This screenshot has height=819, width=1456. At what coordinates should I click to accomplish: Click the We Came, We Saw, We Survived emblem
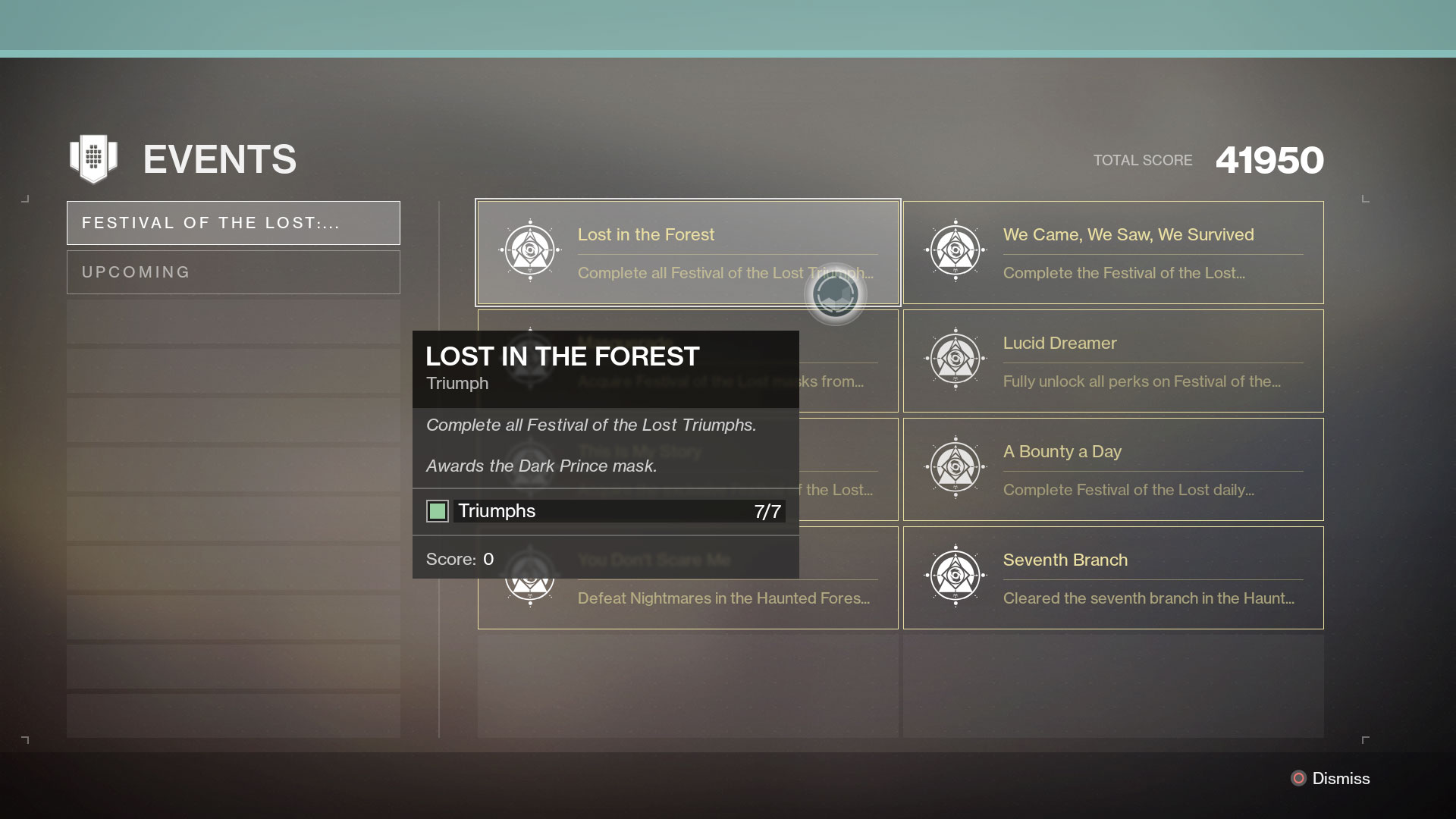point(955,249)
